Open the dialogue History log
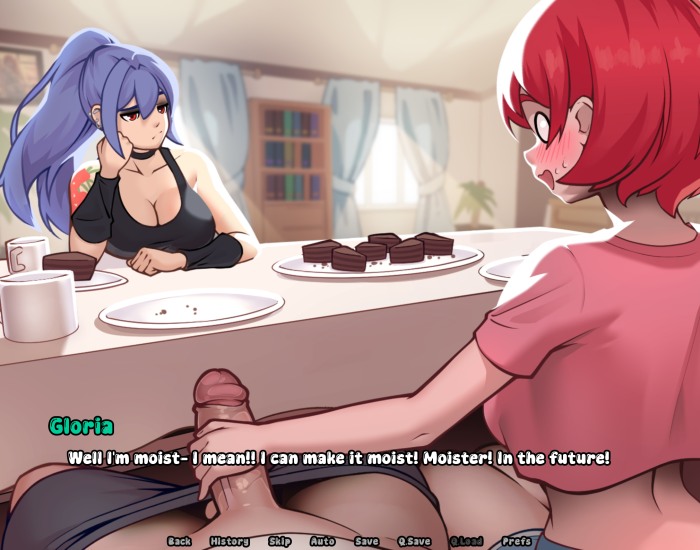Image resolution: width=700 pixels, height=550 pixels. [x=229, y=541]
